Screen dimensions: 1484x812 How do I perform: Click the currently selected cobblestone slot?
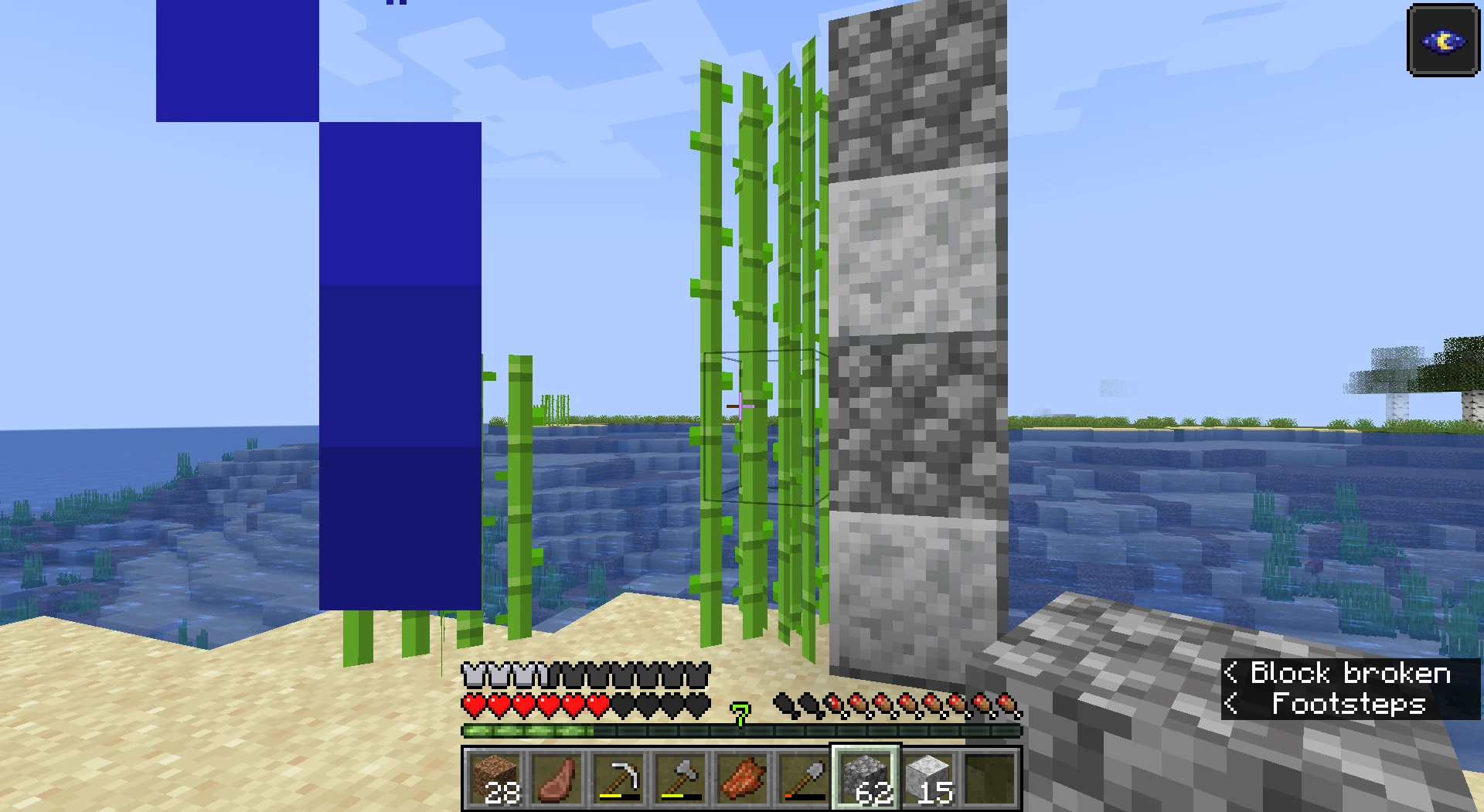(x=864, y=776)
